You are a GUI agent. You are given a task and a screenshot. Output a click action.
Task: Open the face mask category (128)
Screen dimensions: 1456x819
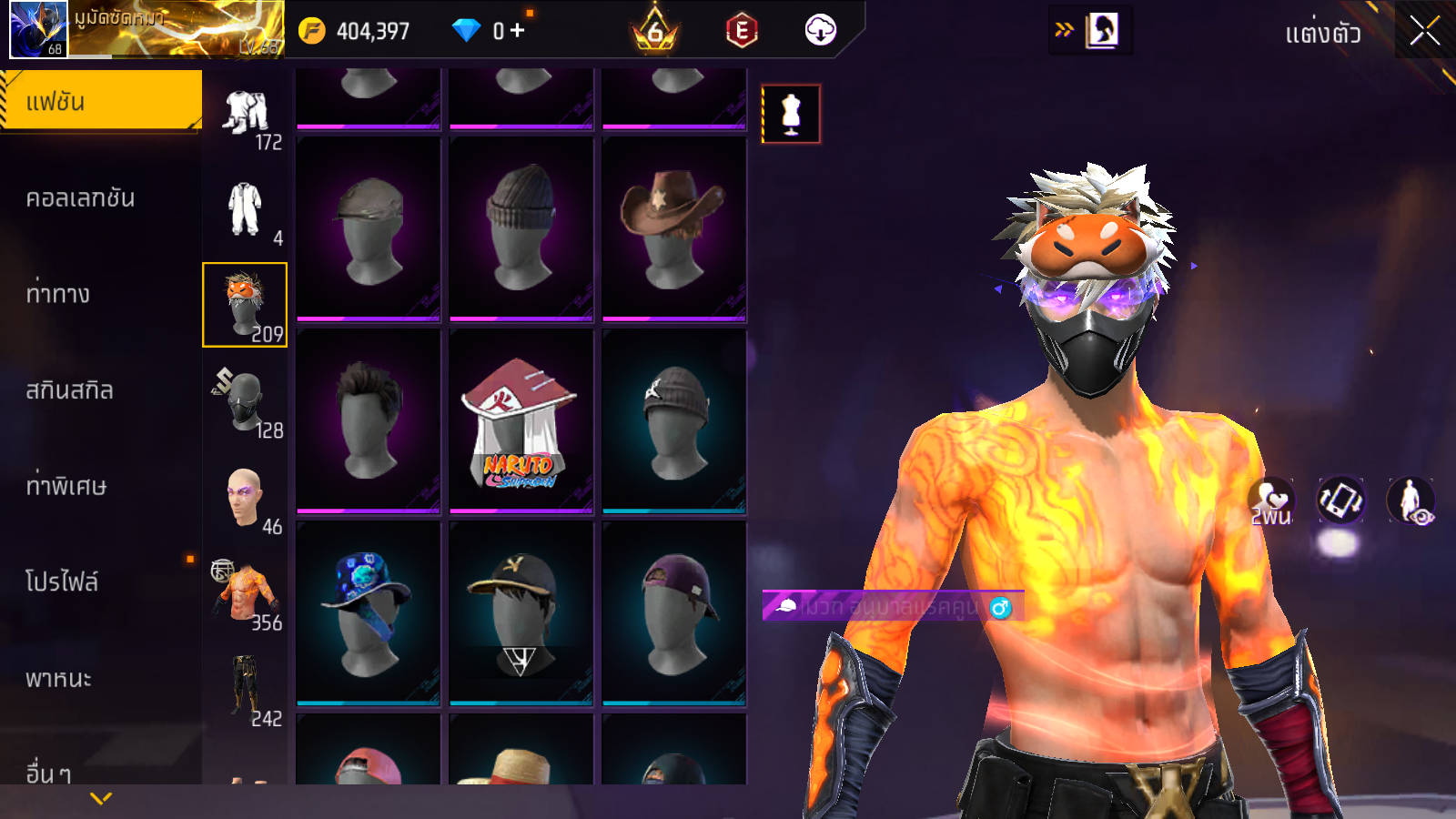point(246,402)
